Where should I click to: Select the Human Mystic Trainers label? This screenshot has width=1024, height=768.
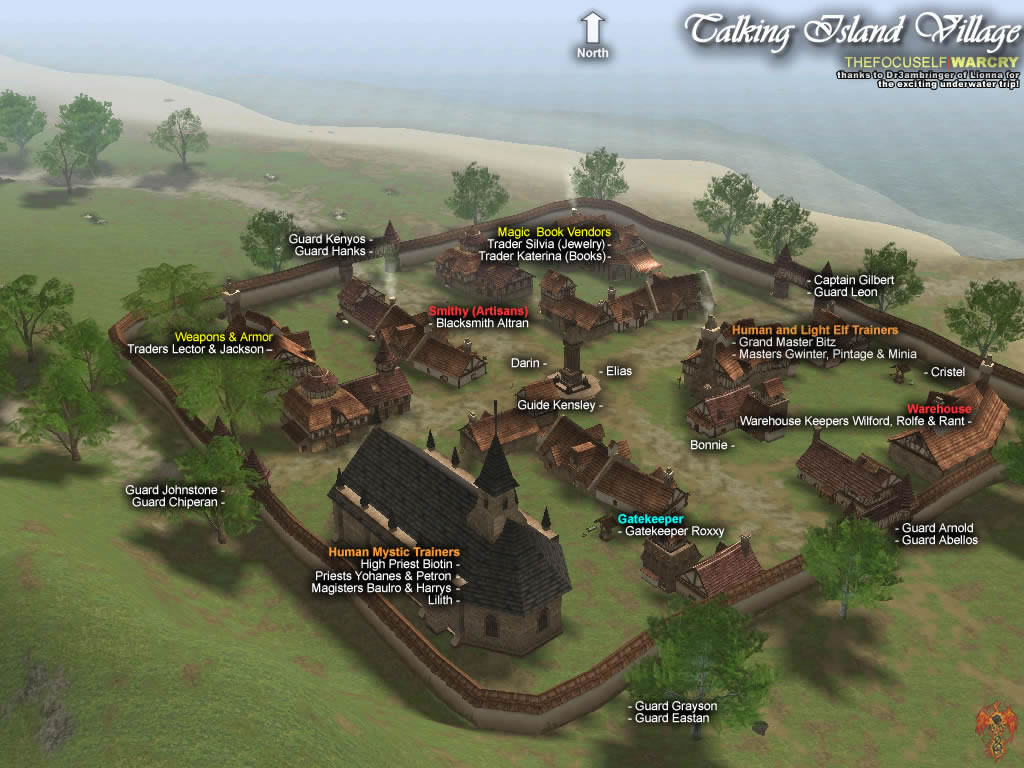point(394,552)
